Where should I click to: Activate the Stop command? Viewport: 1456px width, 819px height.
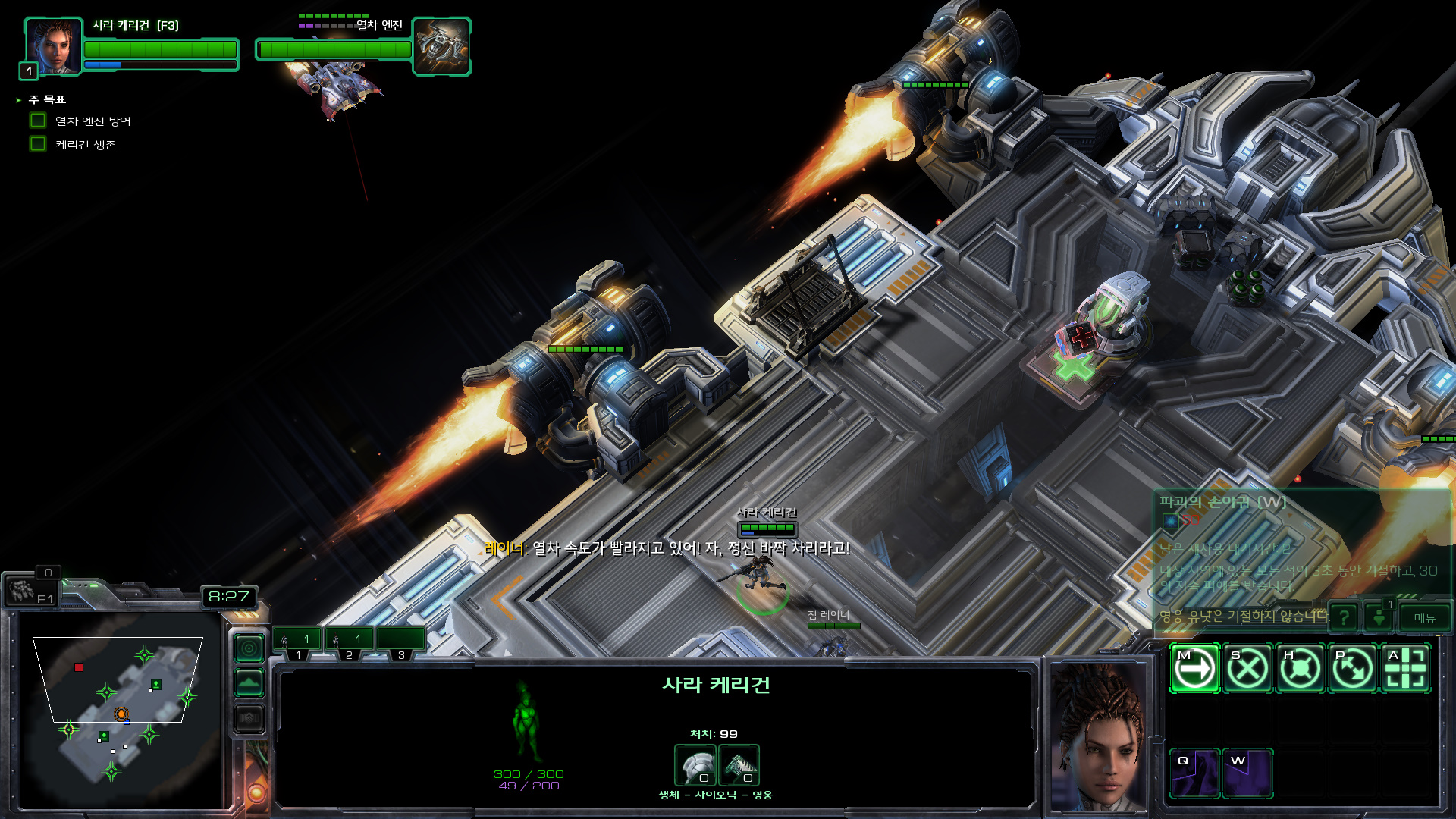click(1247, 669)
